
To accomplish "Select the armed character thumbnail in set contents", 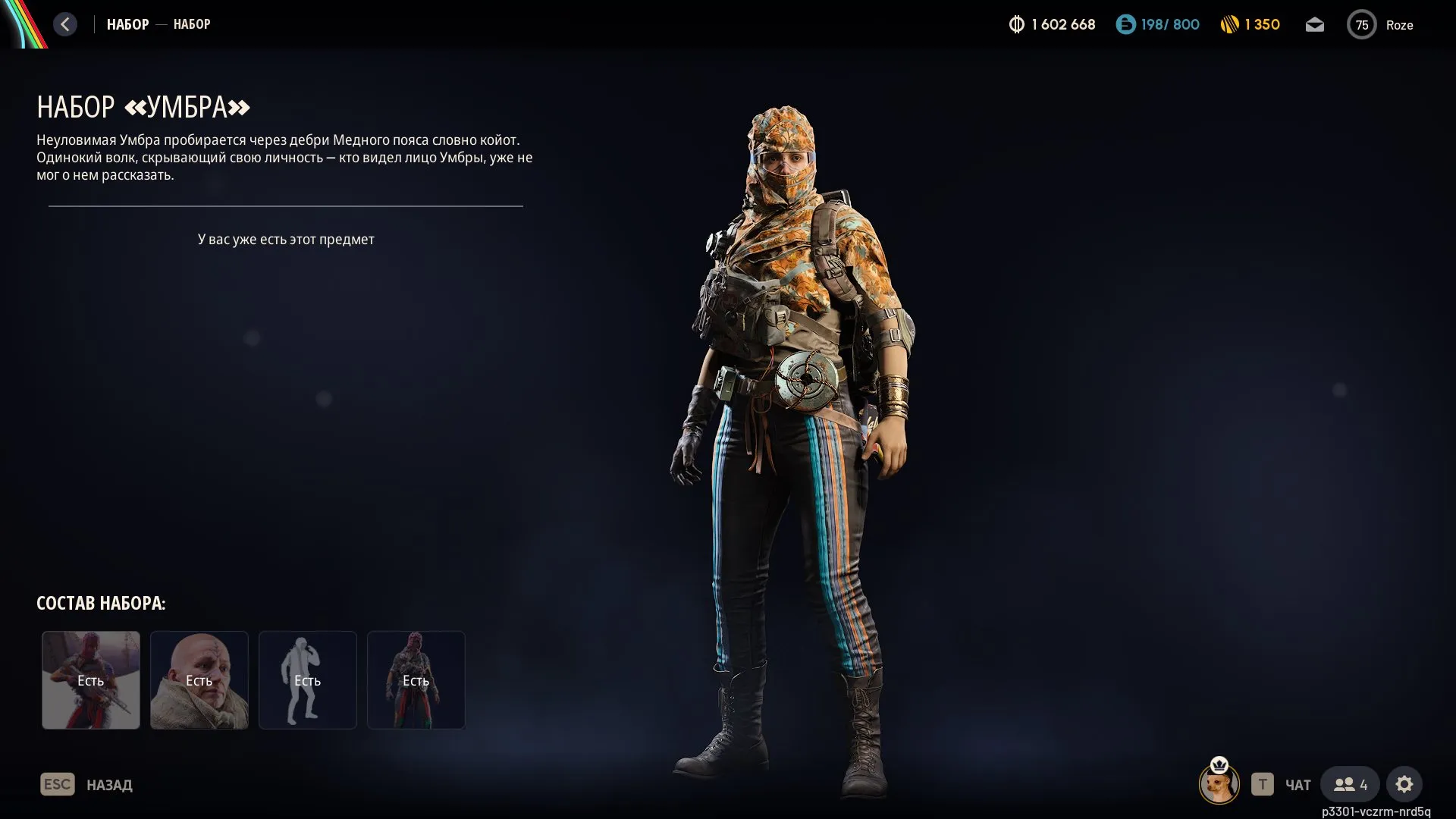I will point(91,680).
